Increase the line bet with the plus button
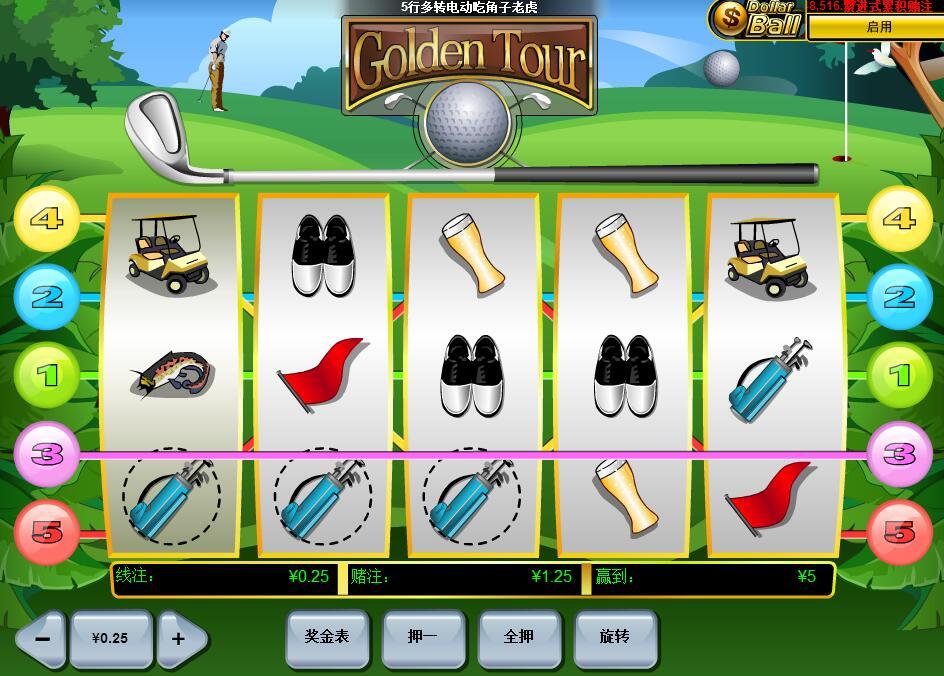This screenshot has height=676, width=944. [180, 638]
